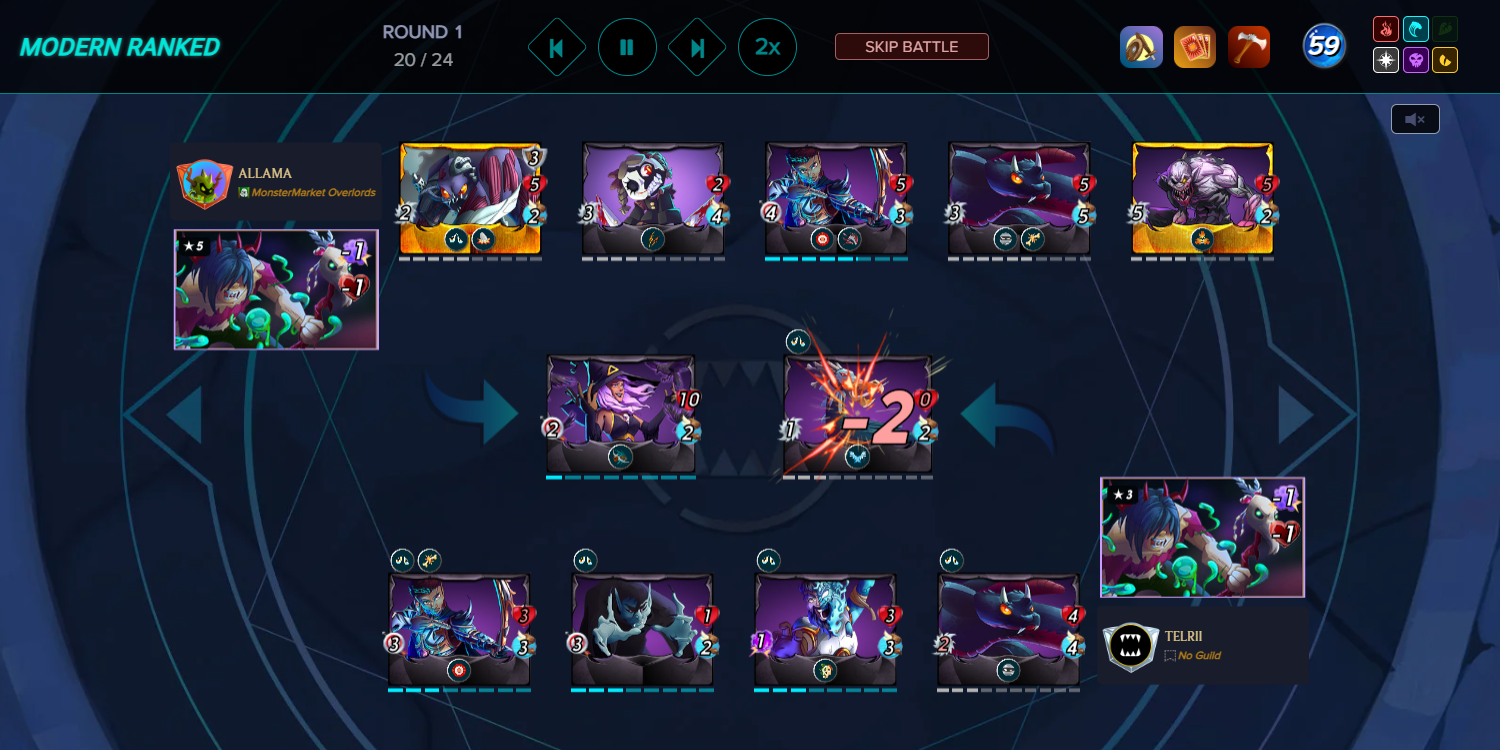Click the Life splinter star icon
Image resolution: width=1500 pixels, height=750 pixels.
click(1385, 60)
